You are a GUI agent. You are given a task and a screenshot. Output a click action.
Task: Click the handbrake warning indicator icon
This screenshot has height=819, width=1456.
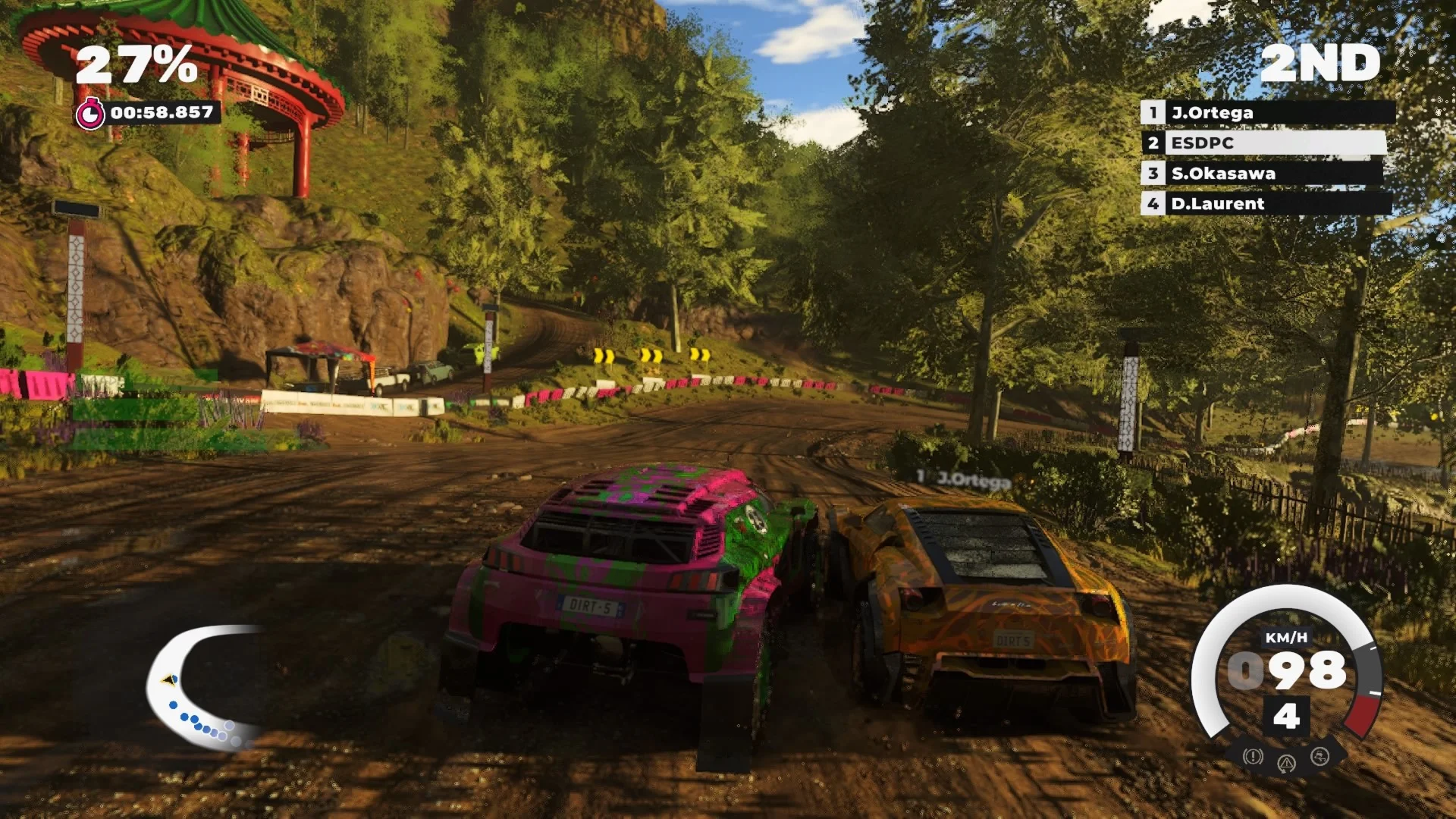click(x=1253, y=756)
